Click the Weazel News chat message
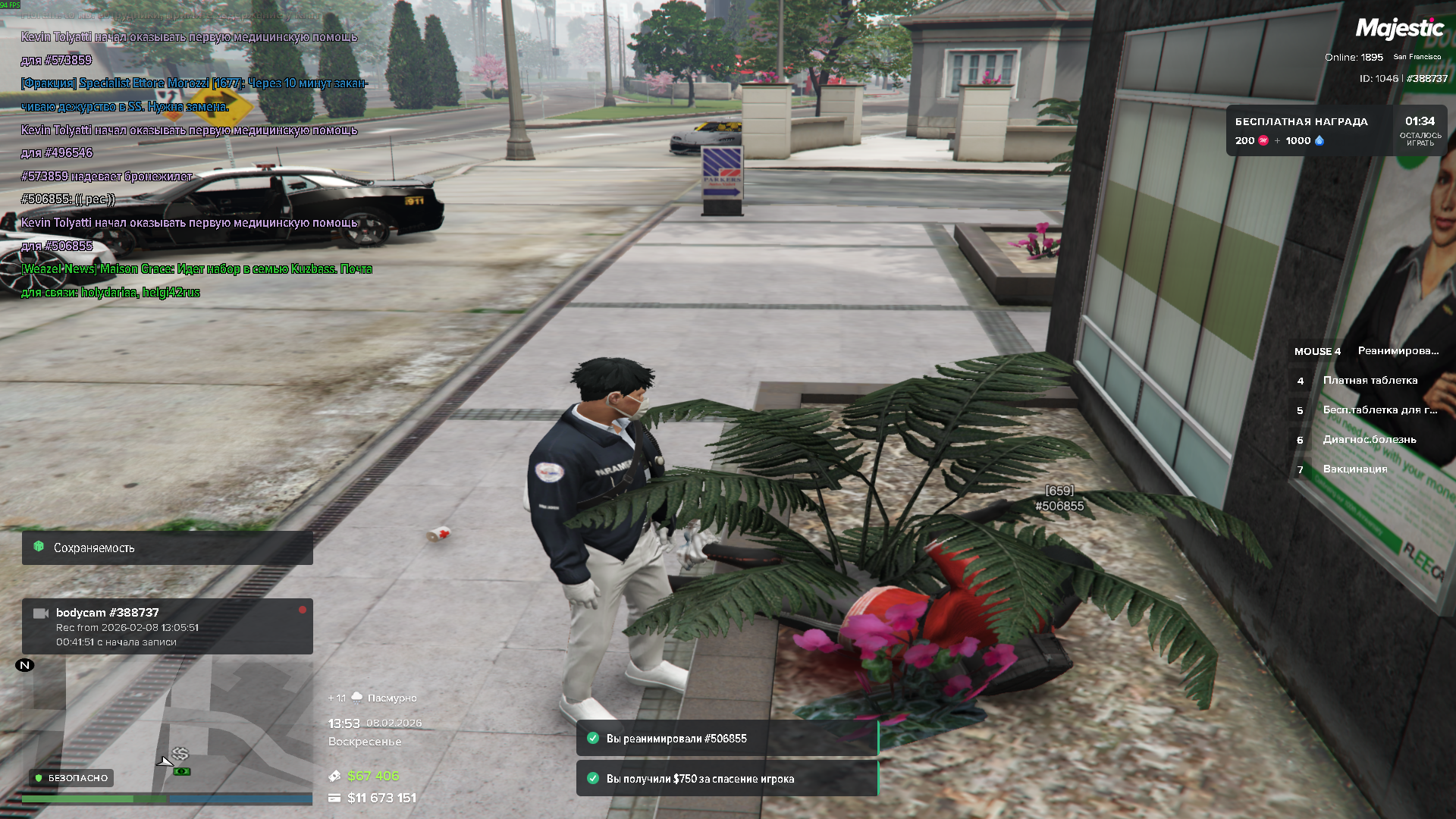The image size is (1456, 819). [x=196, y=281]
